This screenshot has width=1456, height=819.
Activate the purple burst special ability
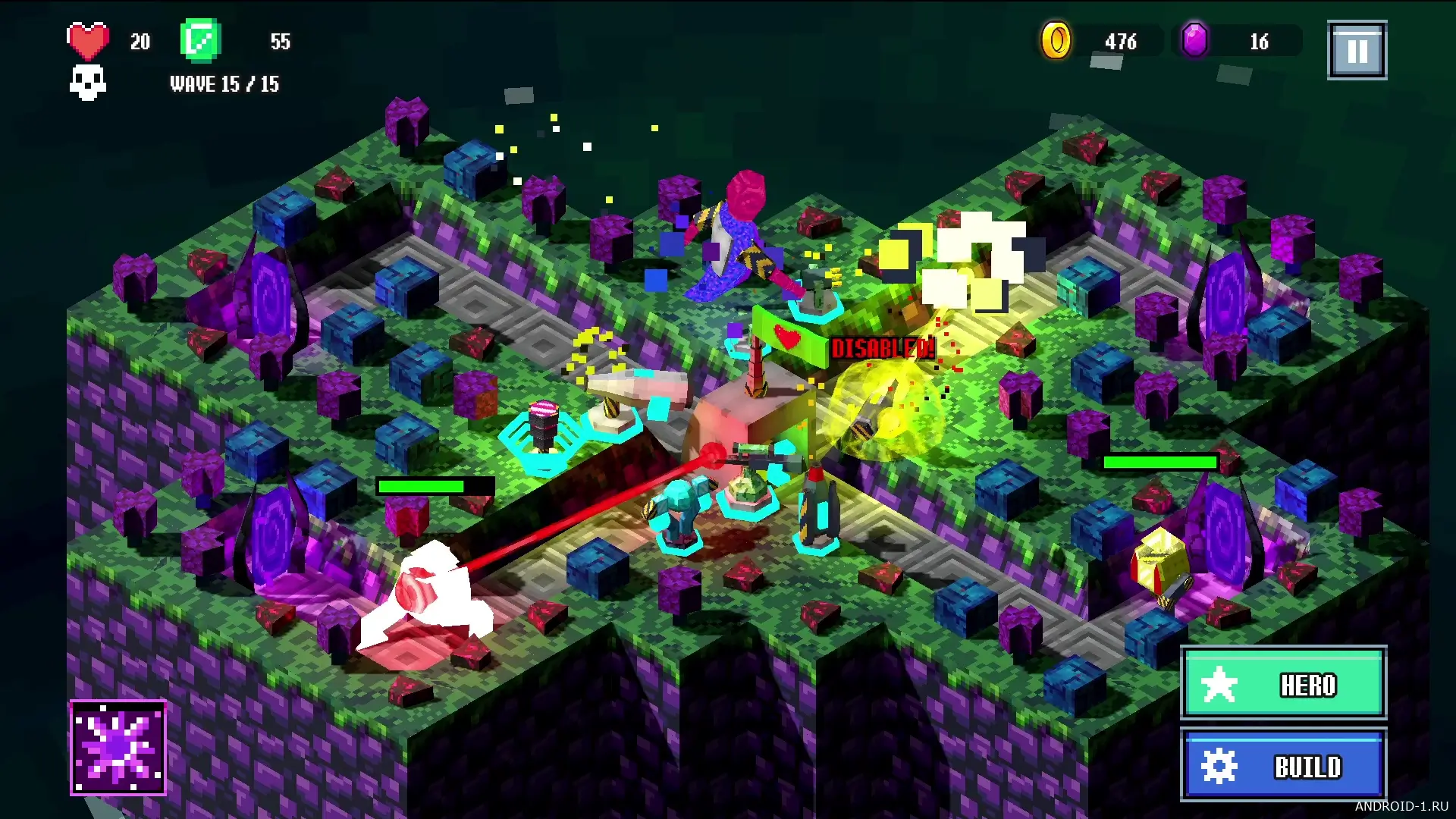tap(118, 748)
